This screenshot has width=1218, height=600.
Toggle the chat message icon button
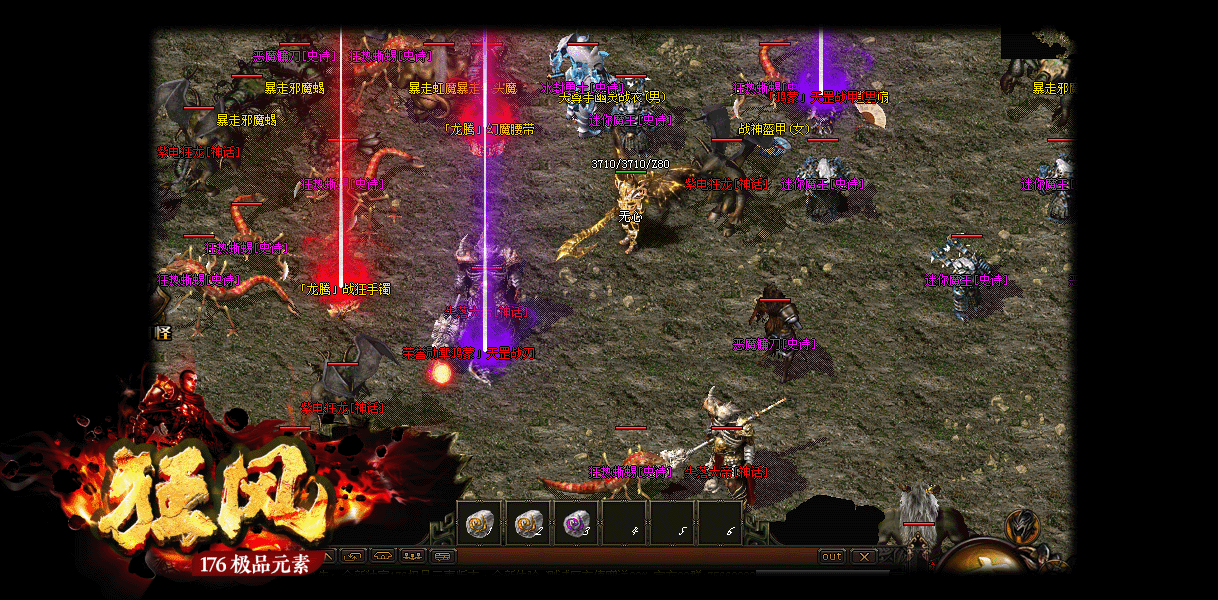point(443,556)
